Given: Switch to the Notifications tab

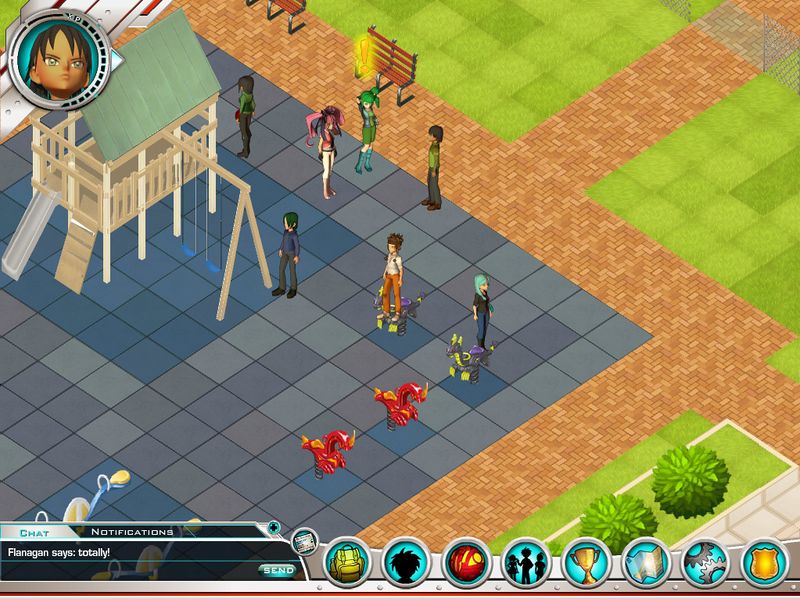Looking at the screenshot, I should click(132, 532).
